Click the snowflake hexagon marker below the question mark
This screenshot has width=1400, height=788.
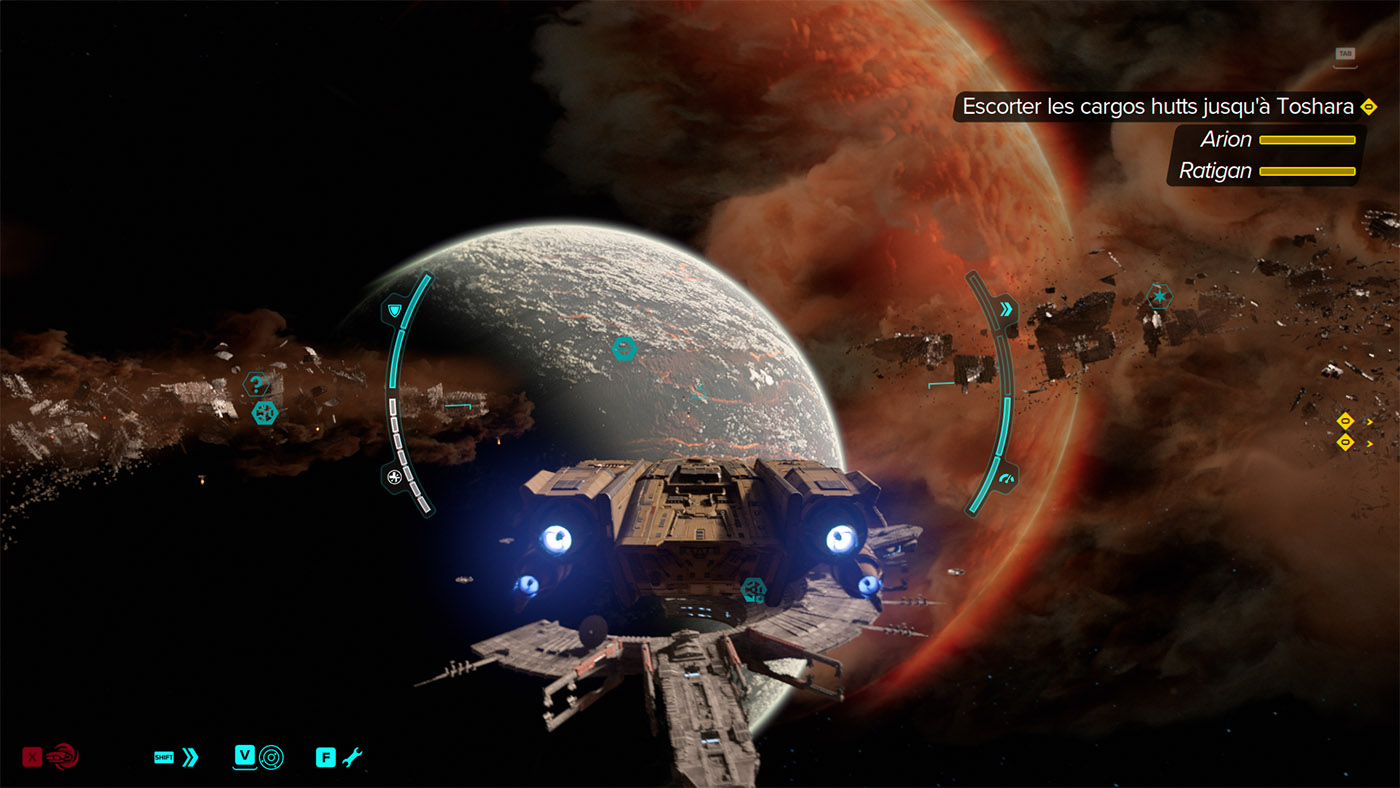click(264, 412)
